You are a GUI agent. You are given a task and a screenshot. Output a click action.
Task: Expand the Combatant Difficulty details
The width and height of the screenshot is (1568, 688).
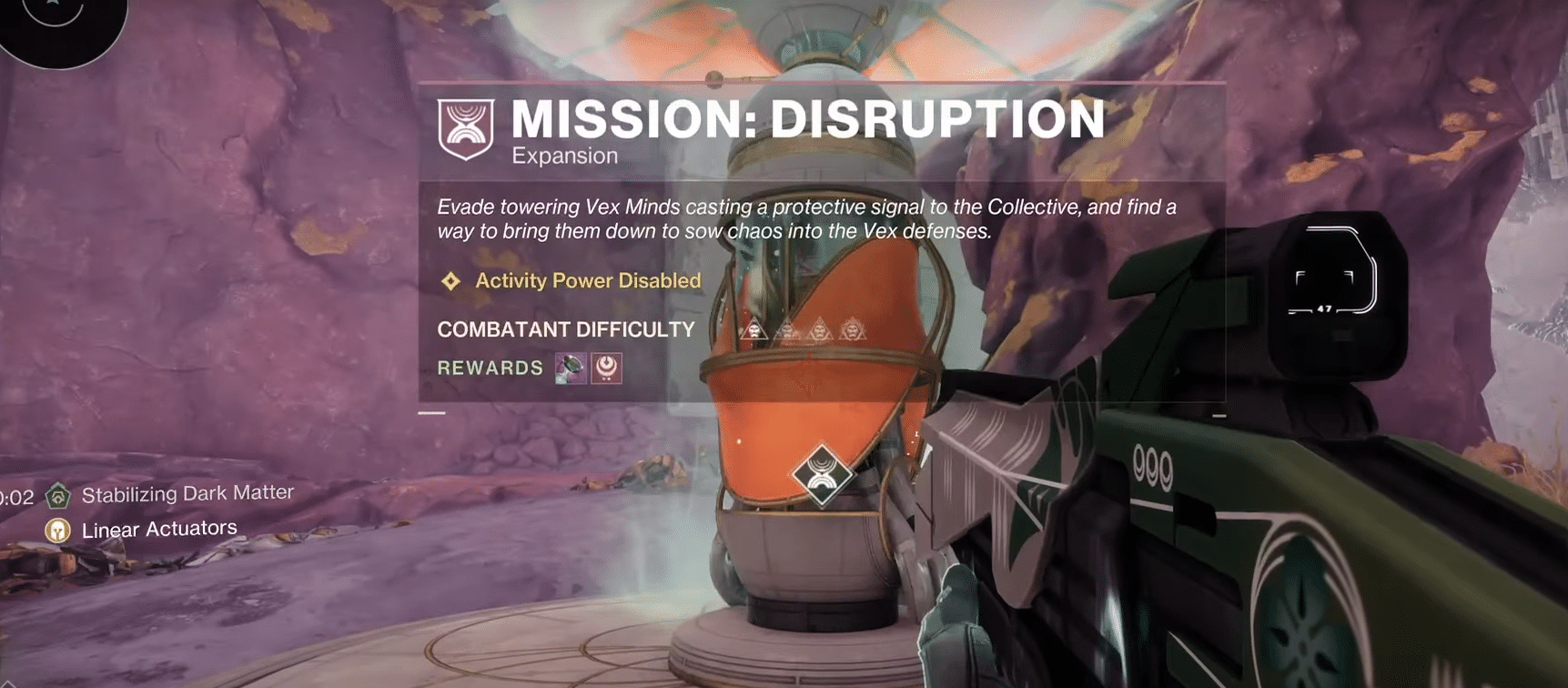click(565, 329)
